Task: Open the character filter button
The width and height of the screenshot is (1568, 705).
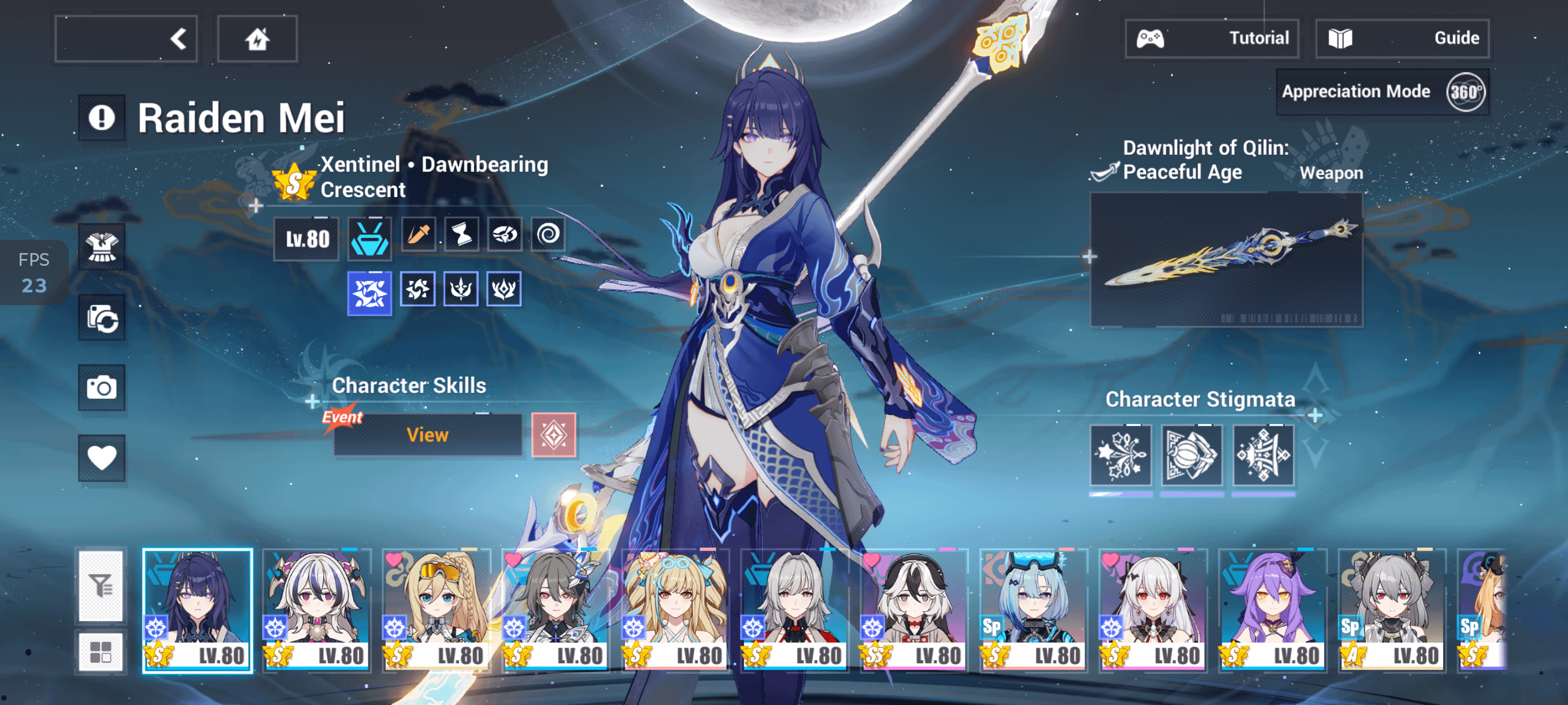Action: click(101, 587)
